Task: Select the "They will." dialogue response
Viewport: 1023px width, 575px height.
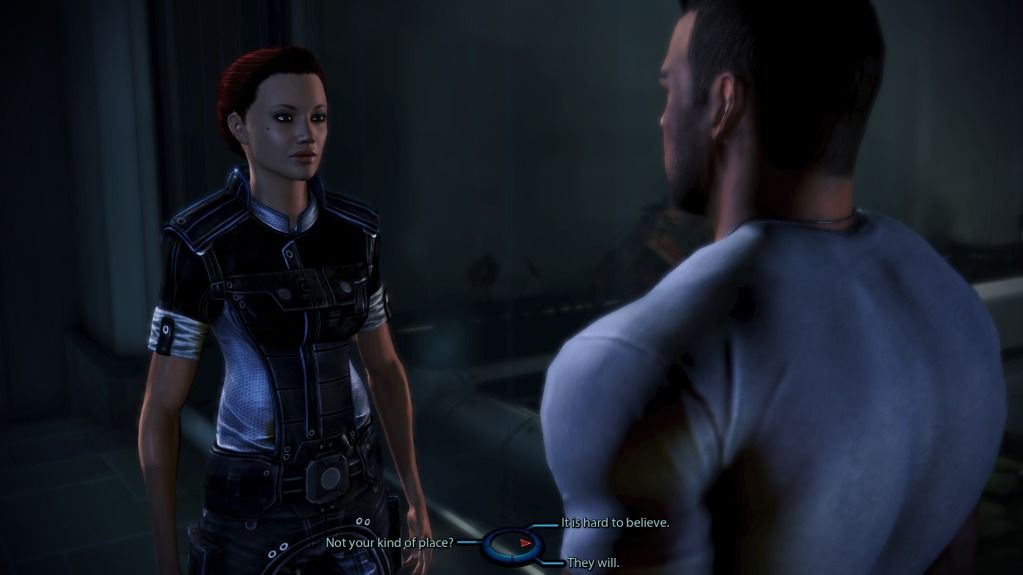Action: click(x=593, y=563)
